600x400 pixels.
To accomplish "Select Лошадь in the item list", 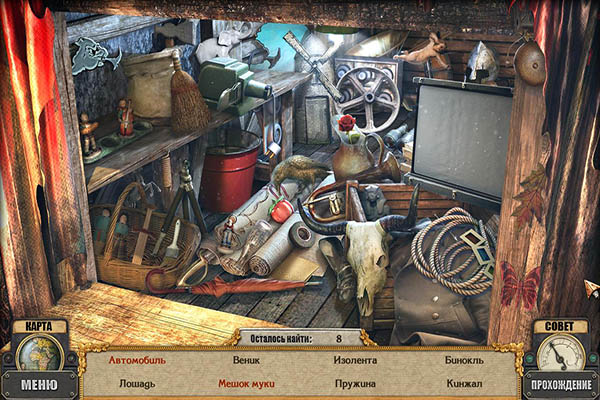I will coord(137,383).
